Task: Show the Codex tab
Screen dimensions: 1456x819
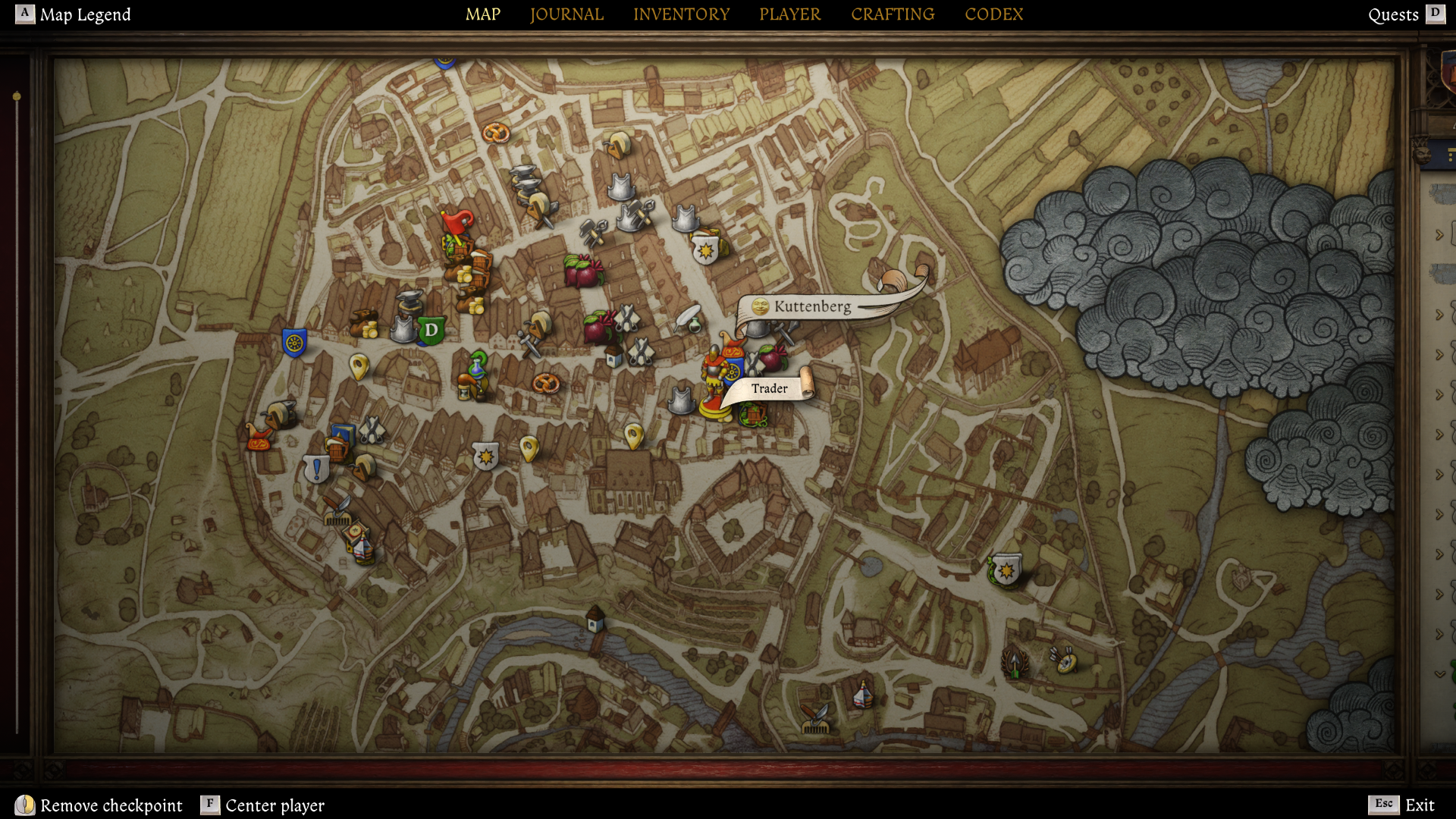Action: pos(993,14)
